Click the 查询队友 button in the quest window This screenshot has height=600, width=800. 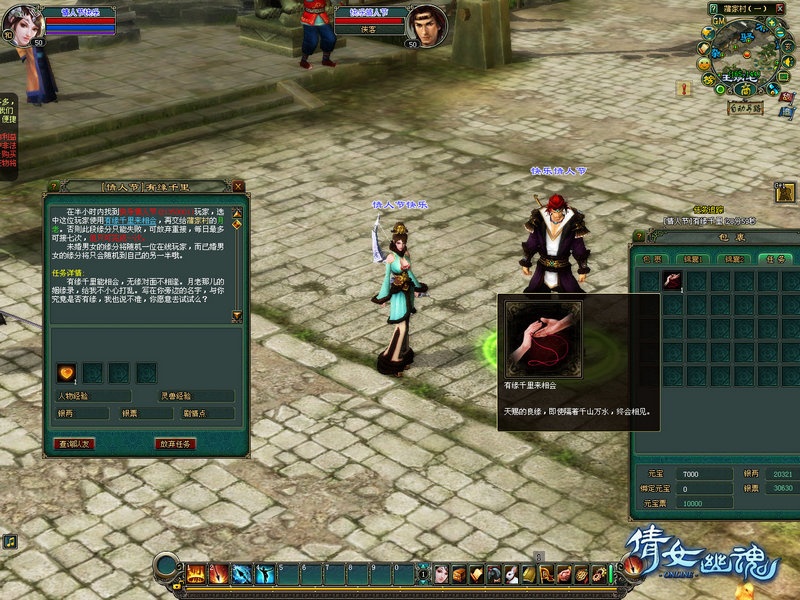[x=74, y=443]
